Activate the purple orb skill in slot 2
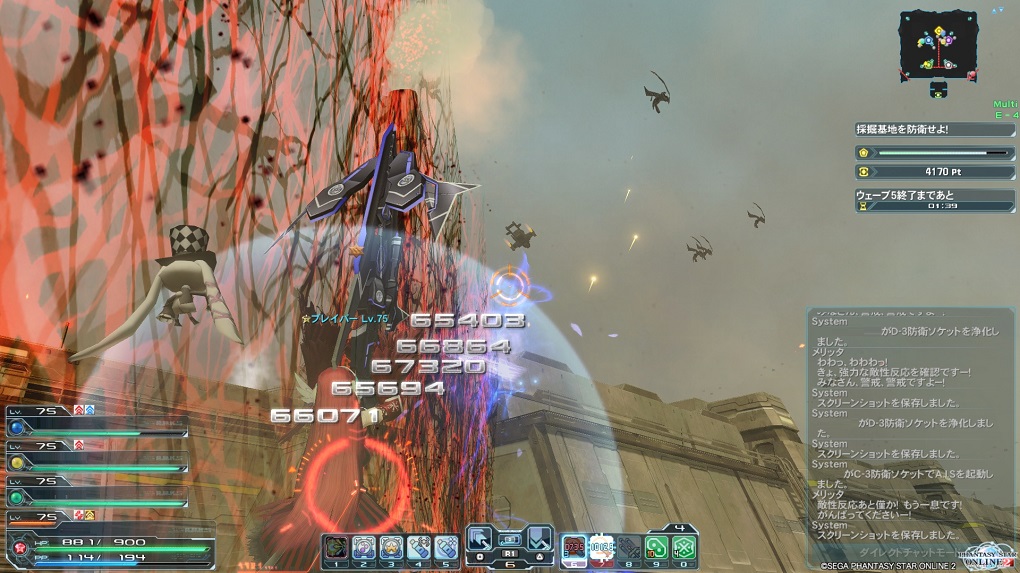 coord(363,547)
